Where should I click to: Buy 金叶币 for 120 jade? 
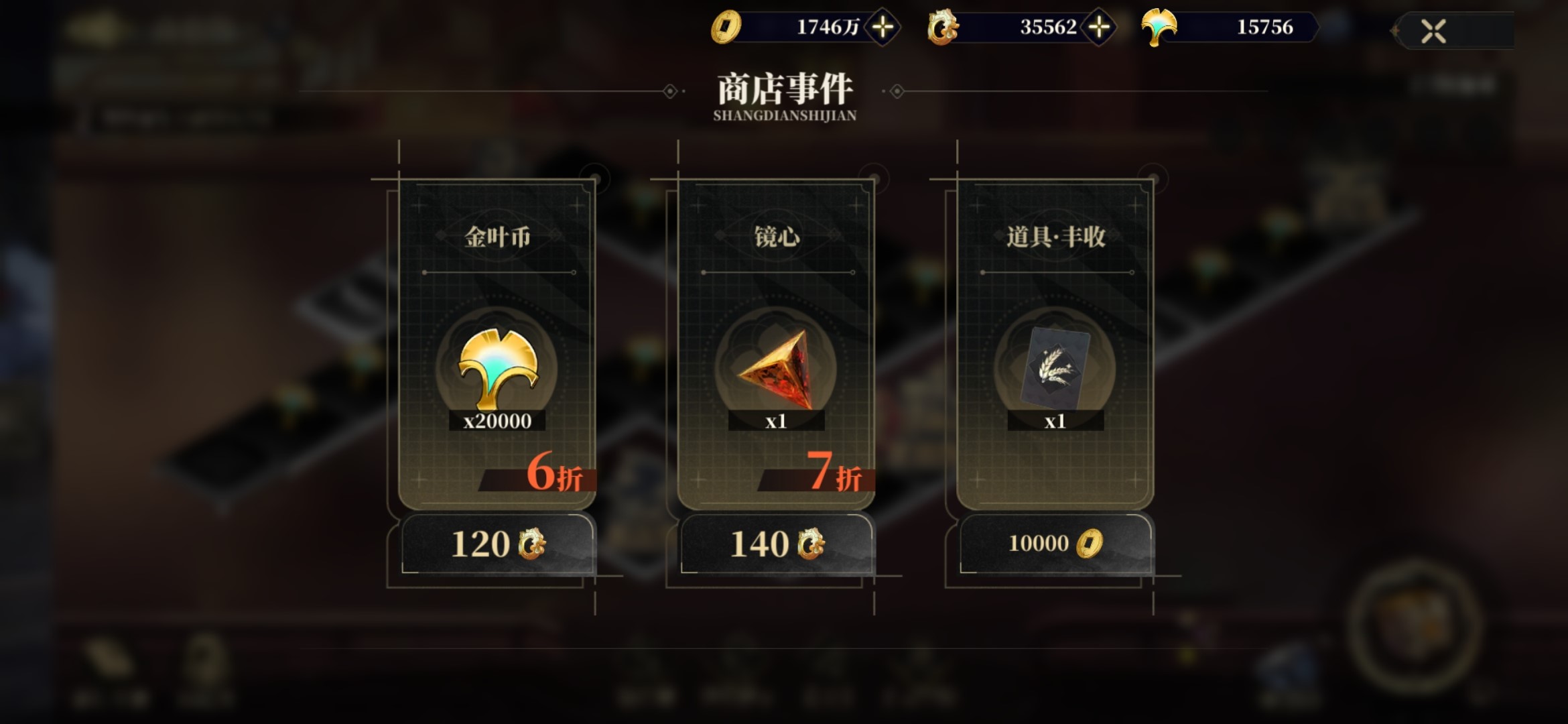click(x=497, y=544)
